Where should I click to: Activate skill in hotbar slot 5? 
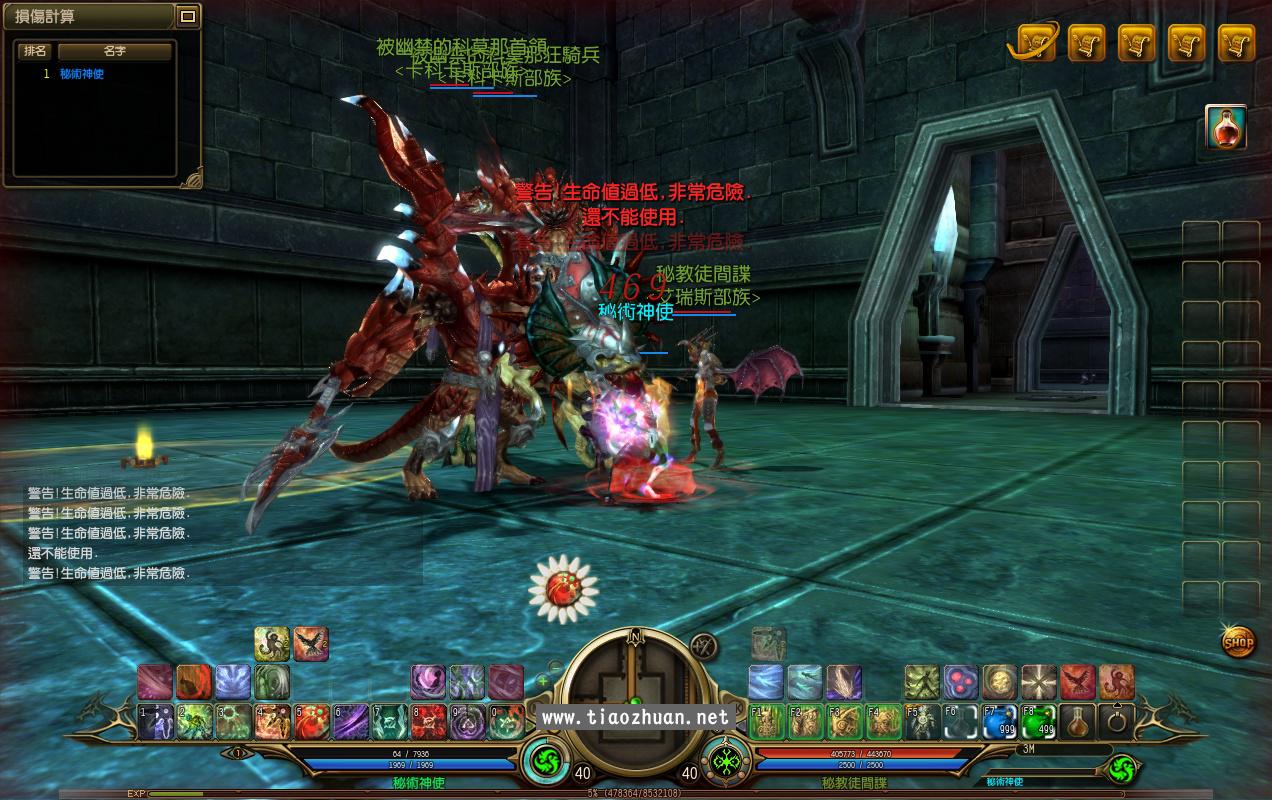(312, 721)
